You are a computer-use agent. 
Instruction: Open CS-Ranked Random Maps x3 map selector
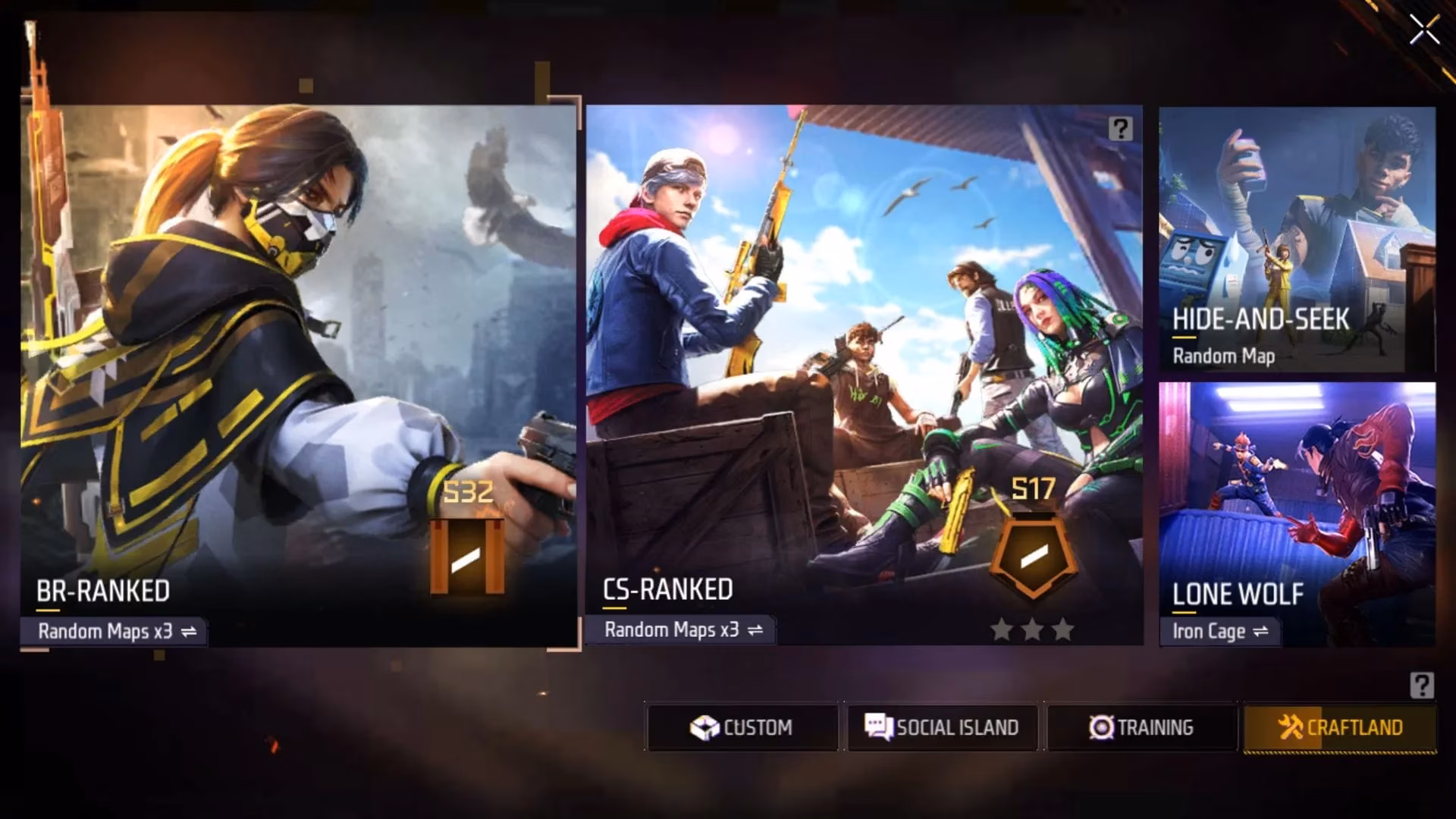click(681, 629)
